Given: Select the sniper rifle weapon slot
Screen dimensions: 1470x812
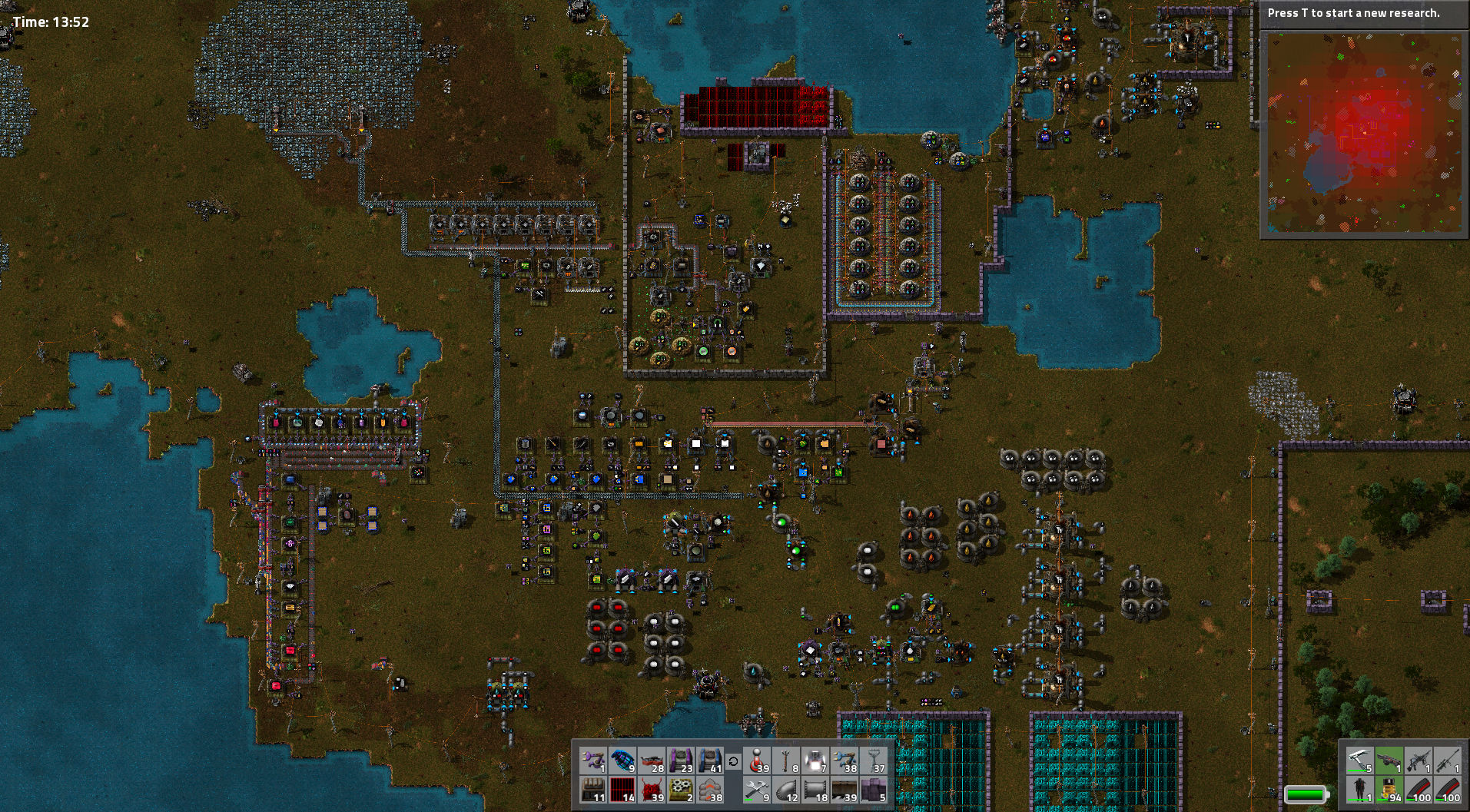Looking at the screenshot, I should (x=1447, y=761).
